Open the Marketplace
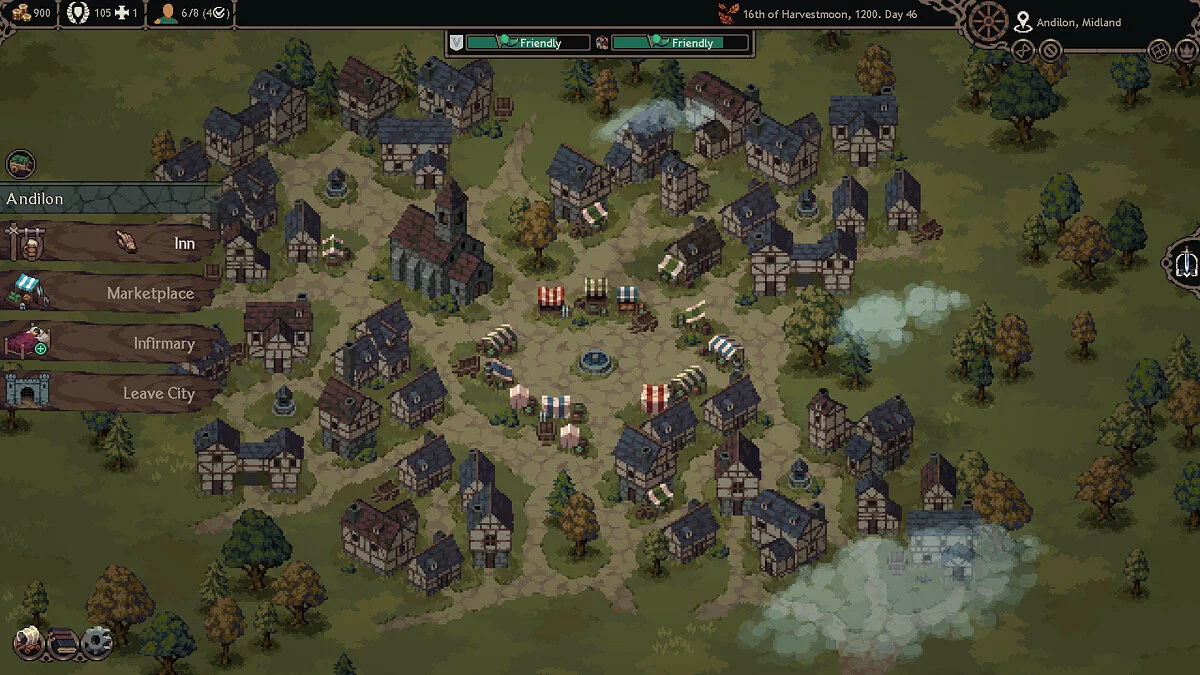This screenshot has height=675, width=1200. (x=110, y=293)
